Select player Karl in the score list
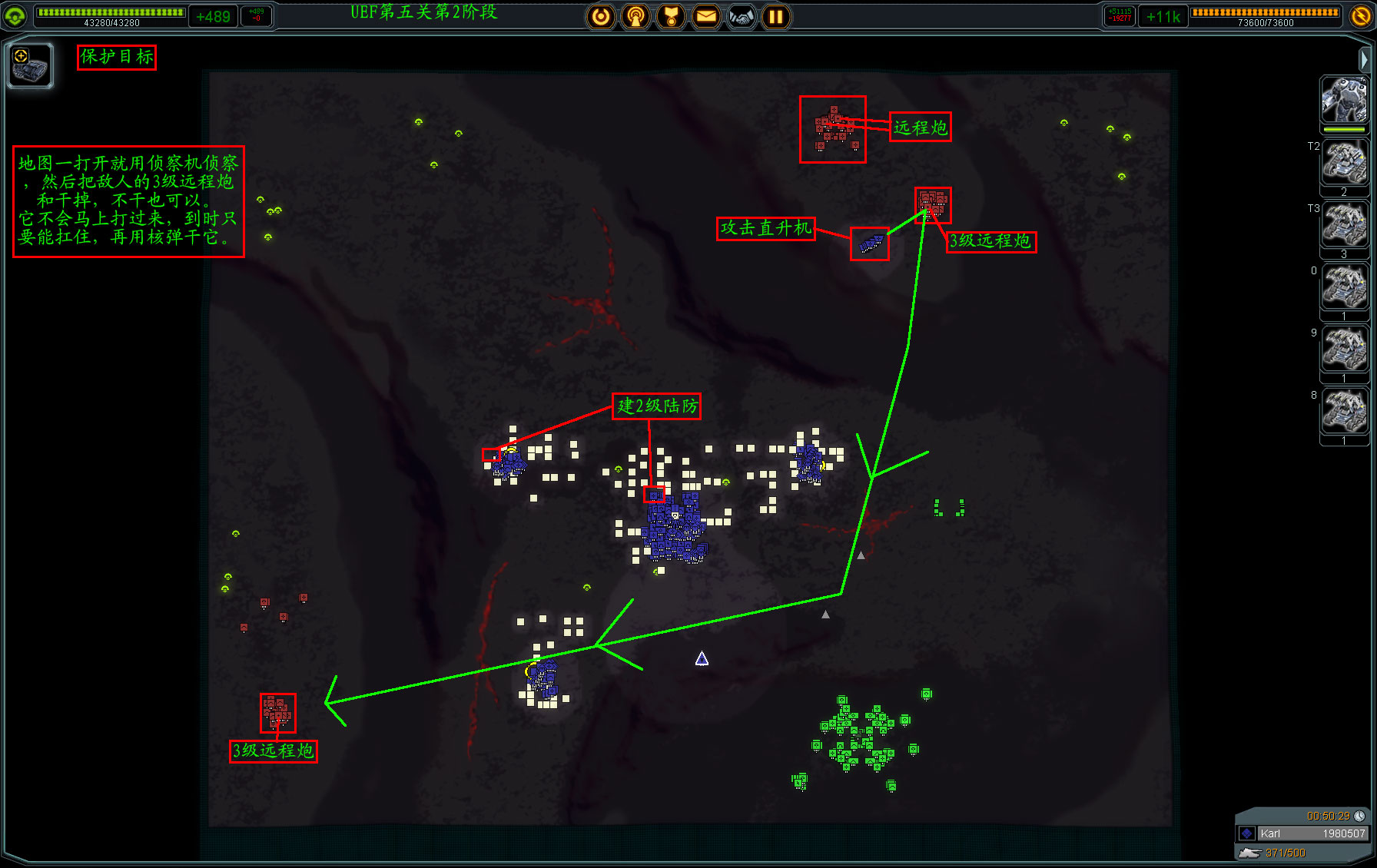This screenshot has height=868, width=1377. tap(1302, 833)
